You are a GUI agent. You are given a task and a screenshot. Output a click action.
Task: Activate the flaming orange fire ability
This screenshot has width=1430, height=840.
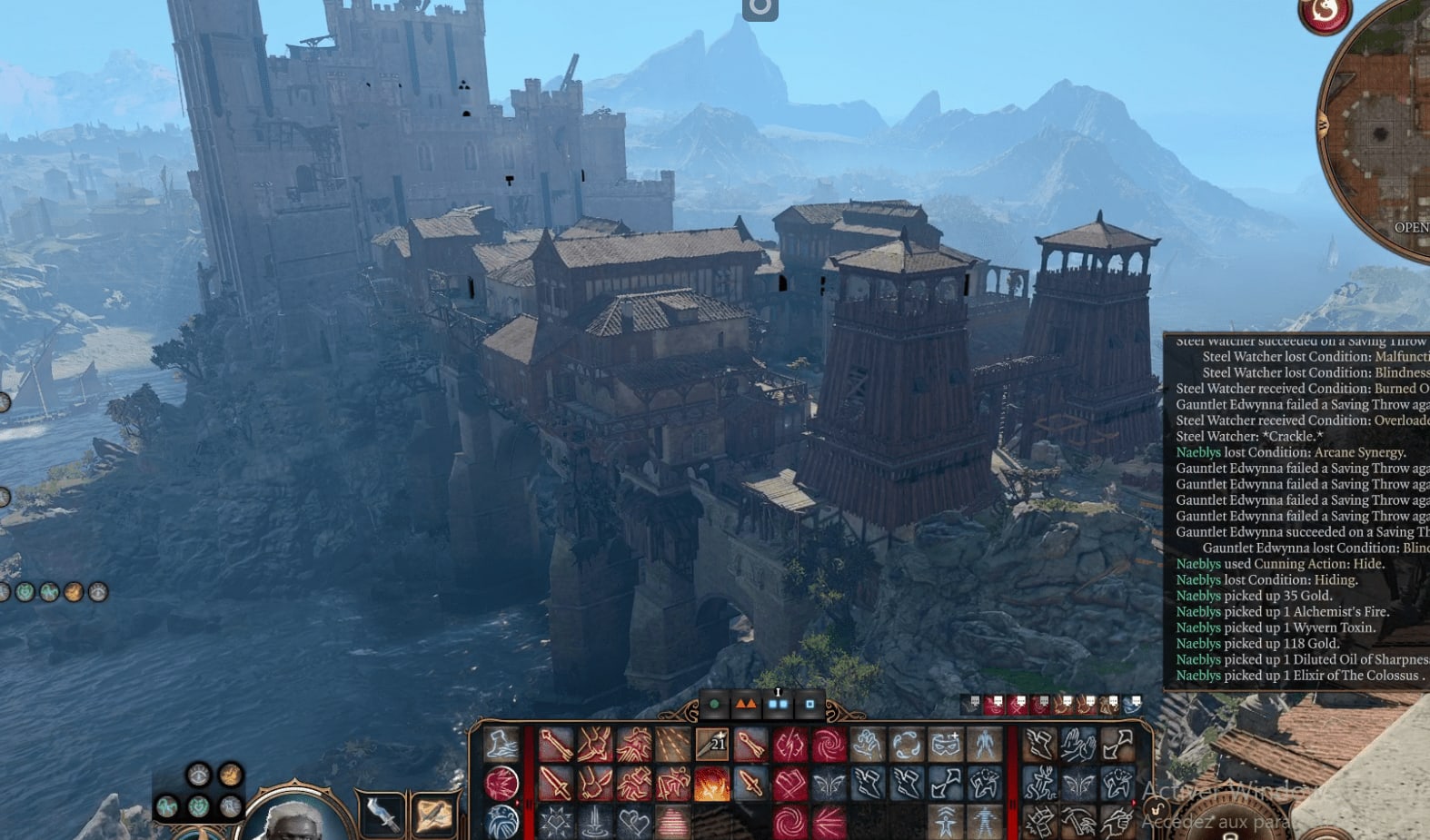711,783
